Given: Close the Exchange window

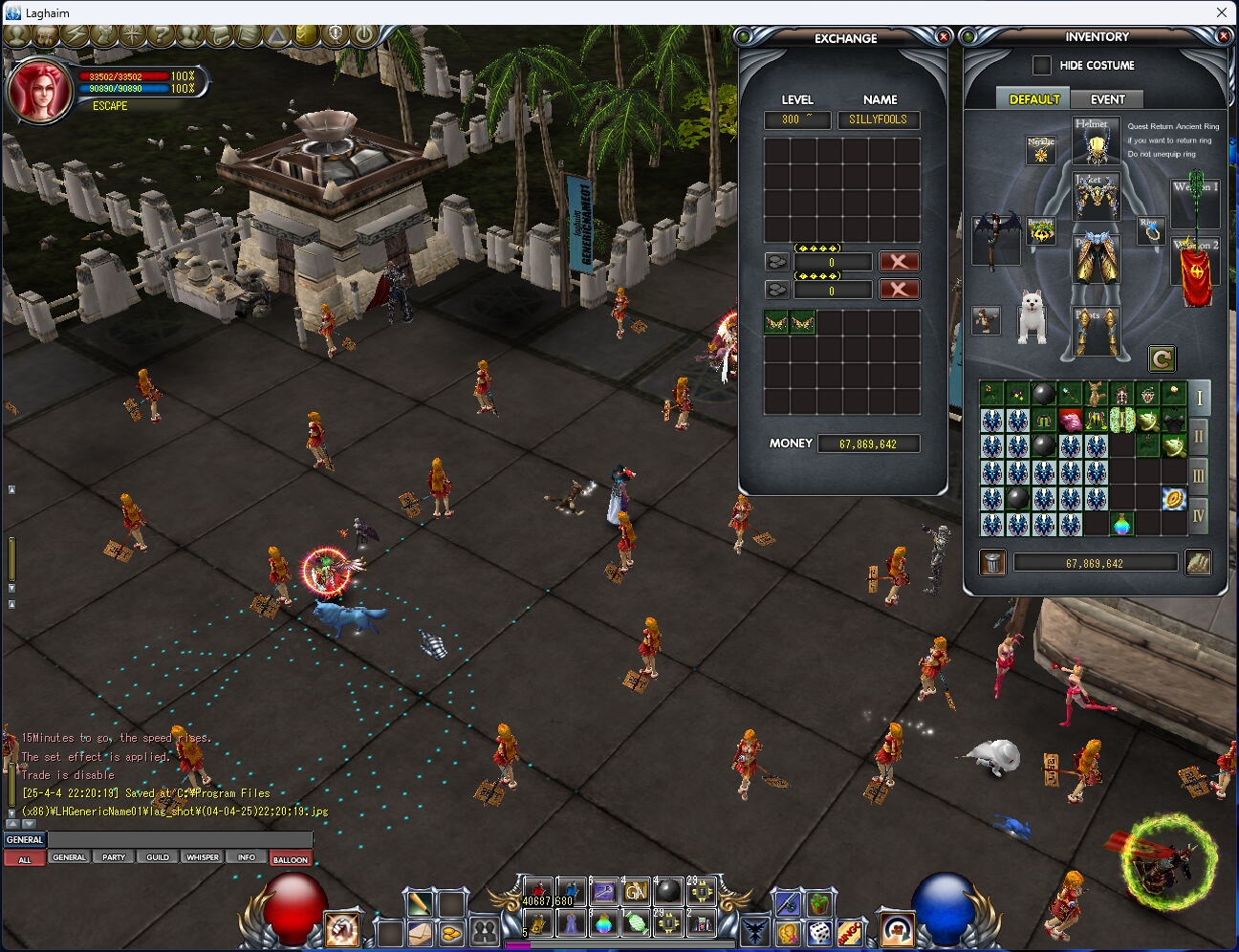Looking at the screenshot, I should click(944, 37).
